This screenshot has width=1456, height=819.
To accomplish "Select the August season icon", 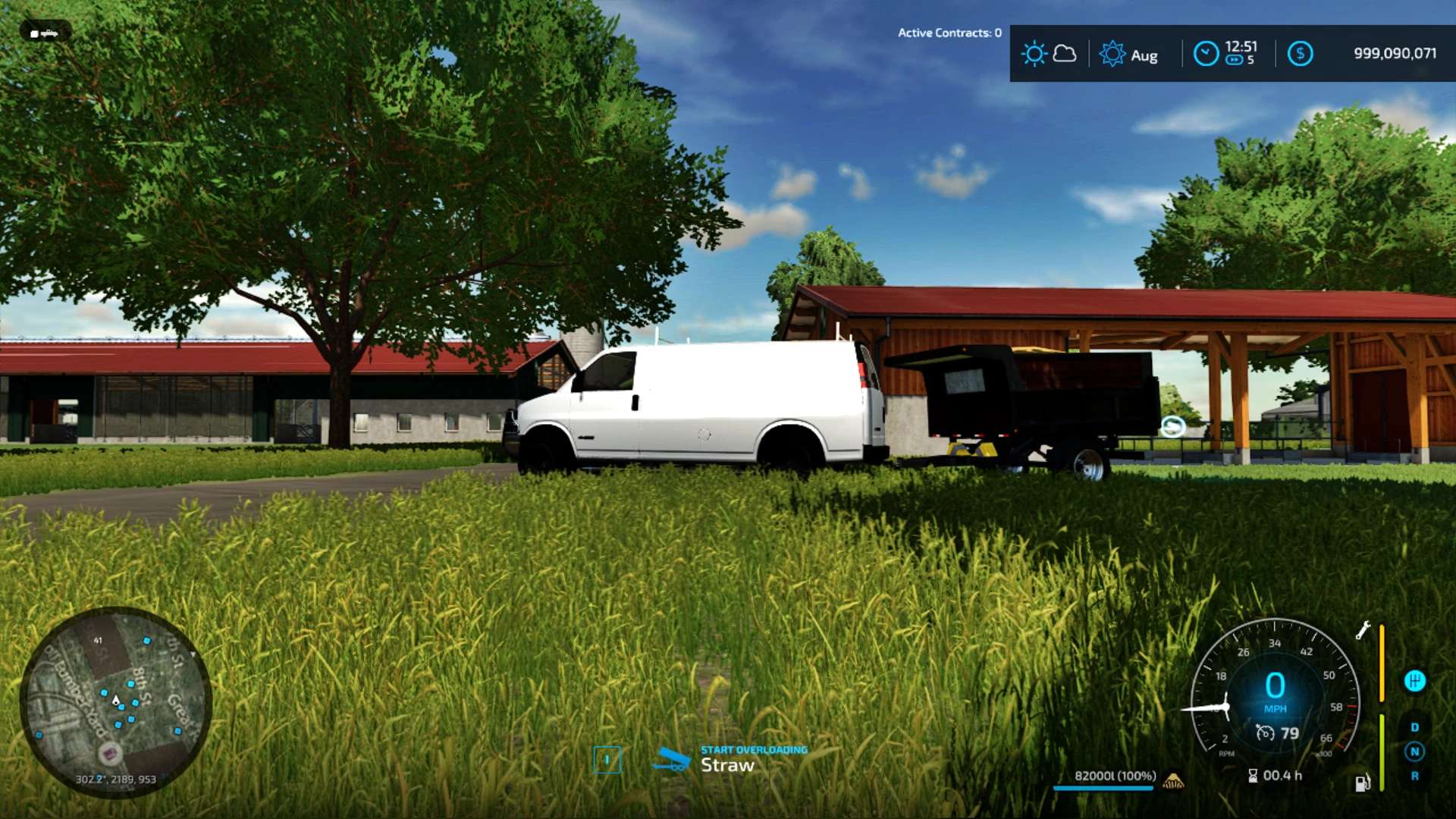I will click(1112, 54).
